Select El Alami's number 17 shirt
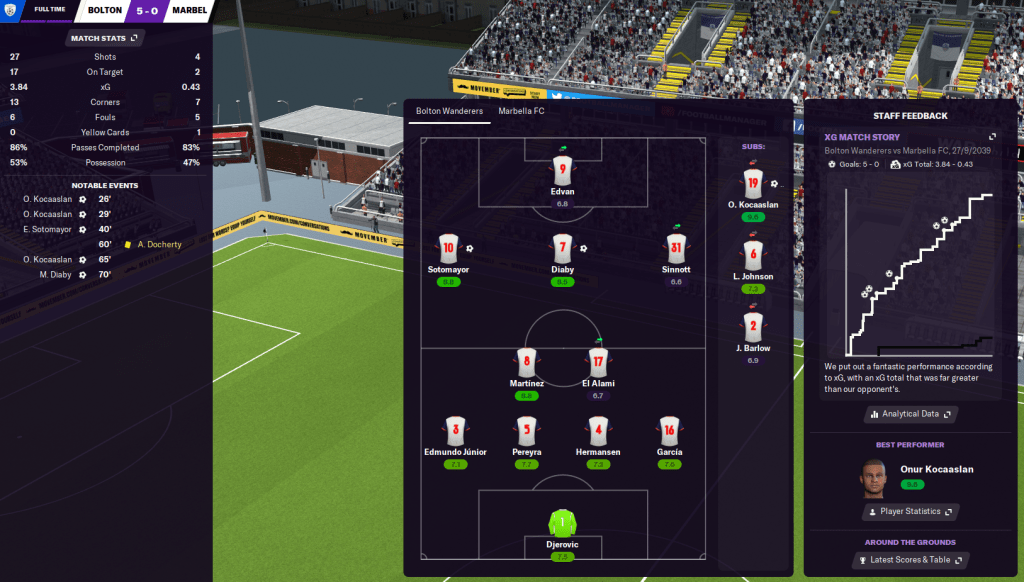The height and width of the screenshot is (582, 1024). [x=597, y=363]
